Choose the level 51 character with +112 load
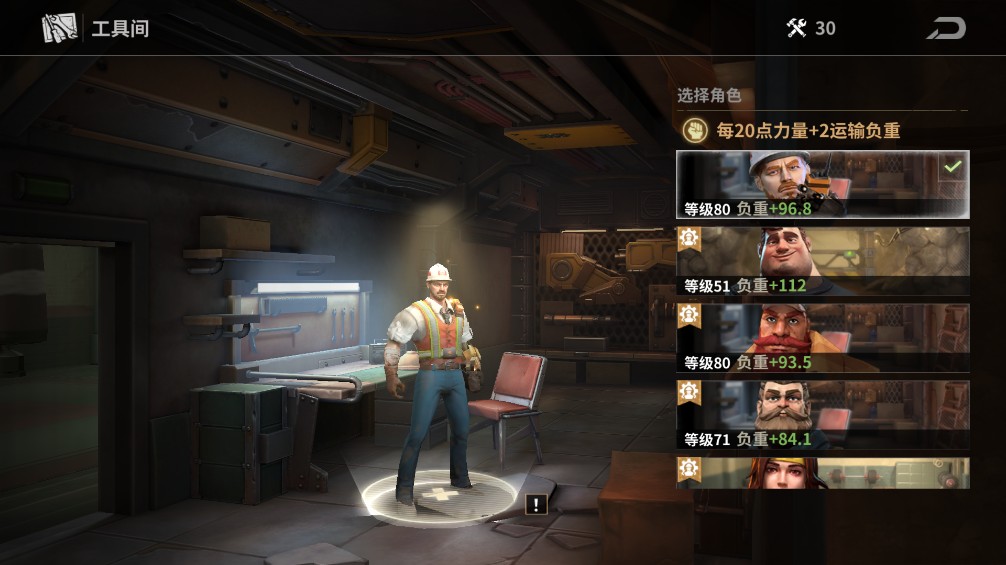The width and height of the screenshot is (1006, 565). point(822,261)
